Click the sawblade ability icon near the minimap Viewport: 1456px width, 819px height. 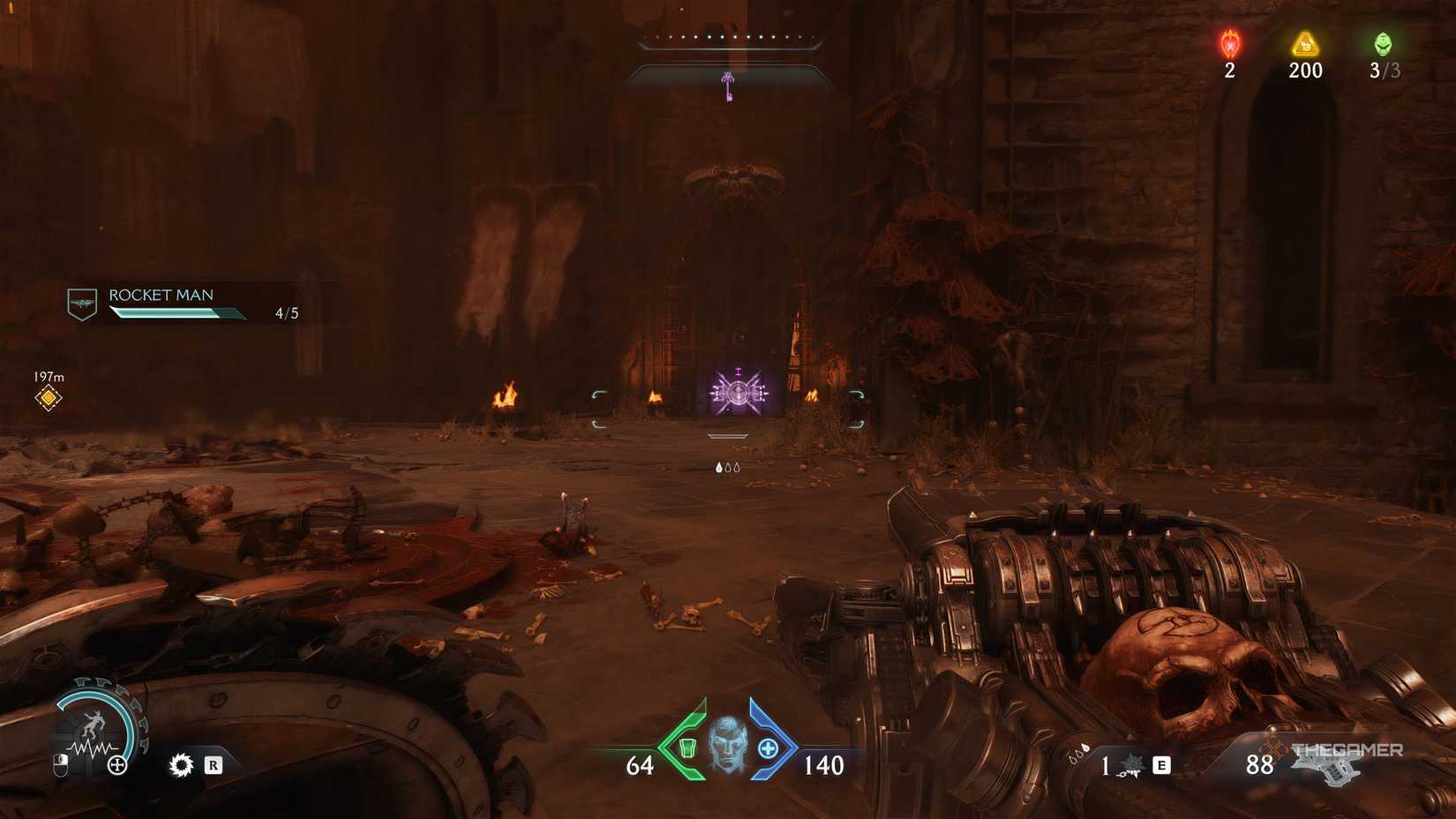[x=181, y=764]
